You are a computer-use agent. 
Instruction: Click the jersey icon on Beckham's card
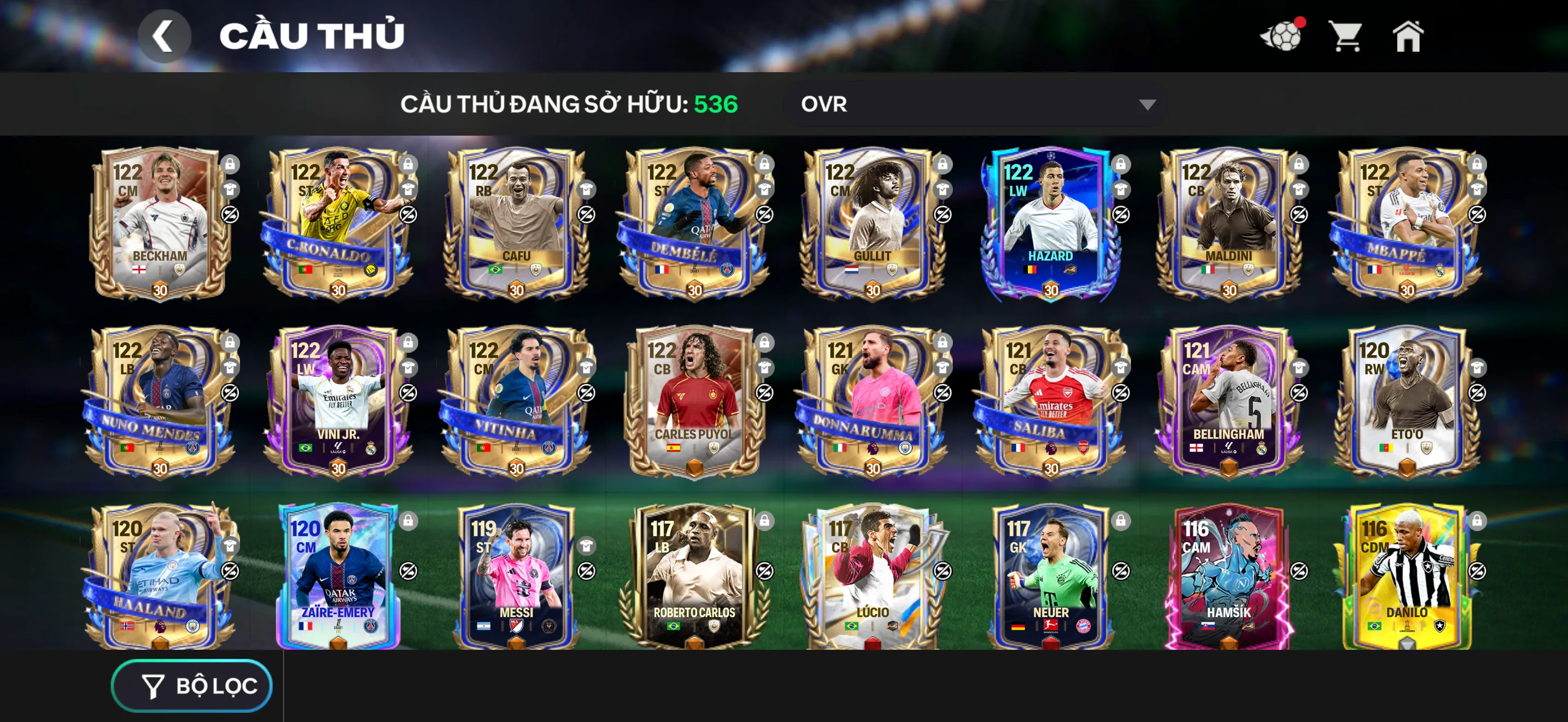click(x=230, y=190)
